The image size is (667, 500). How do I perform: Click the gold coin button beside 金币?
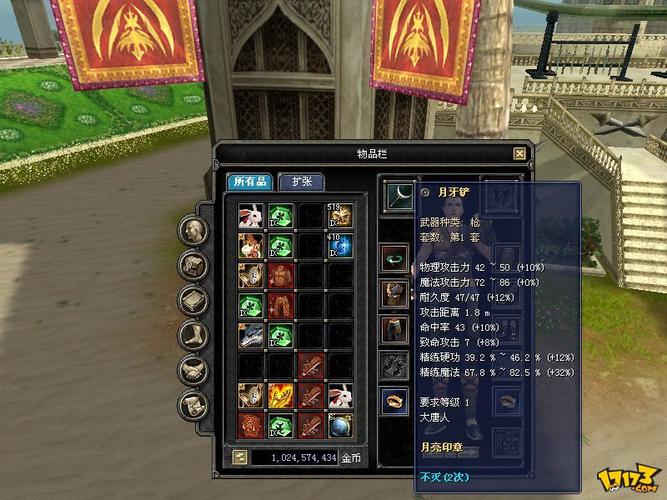[241, 457]
